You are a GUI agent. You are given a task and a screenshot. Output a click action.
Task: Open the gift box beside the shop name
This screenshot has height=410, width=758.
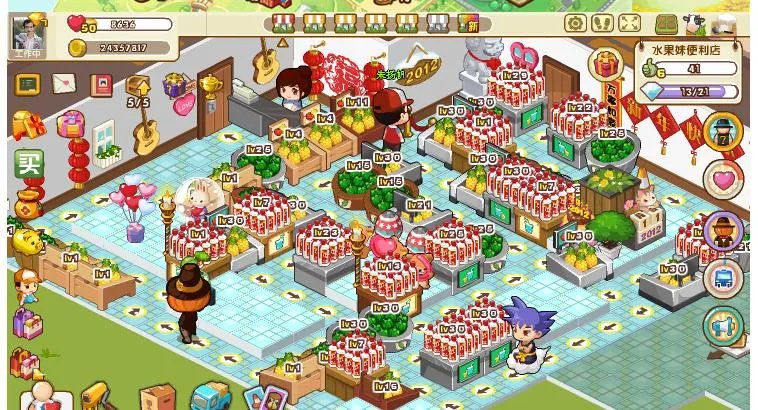604,65
